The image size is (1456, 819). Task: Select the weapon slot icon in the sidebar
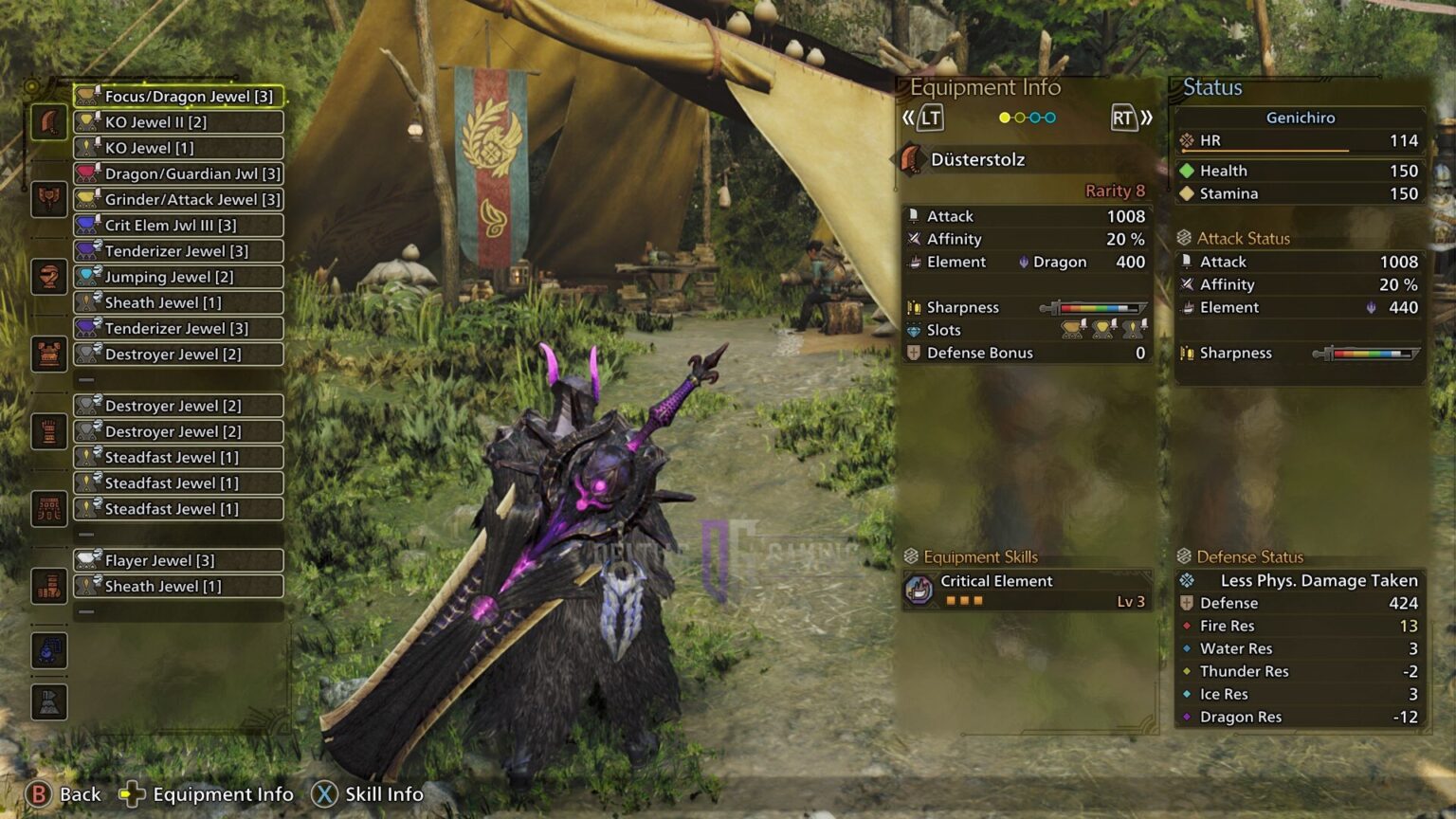click(x=49, y=121)
